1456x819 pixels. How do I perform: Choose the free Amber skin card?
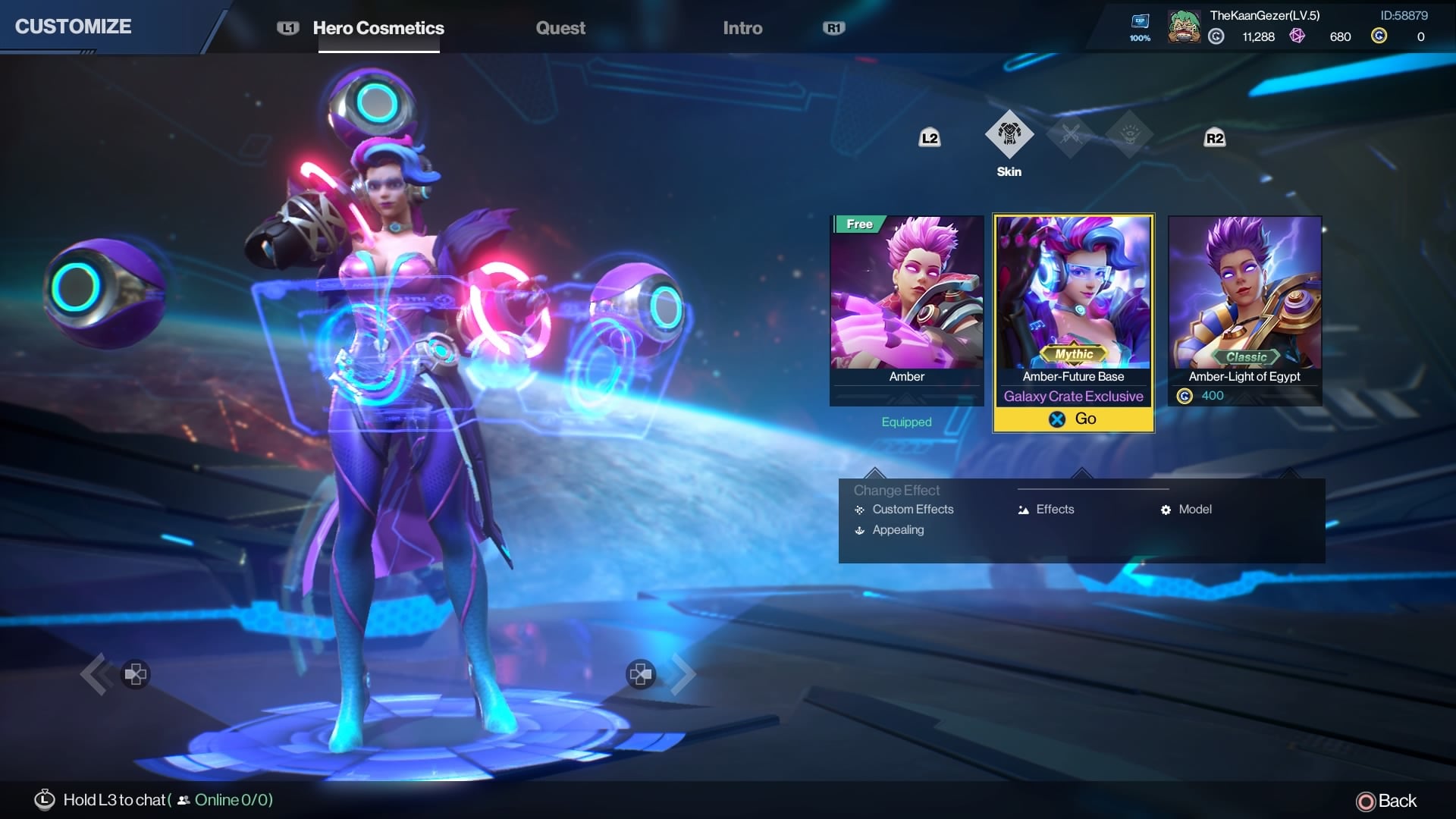(906, 303)
